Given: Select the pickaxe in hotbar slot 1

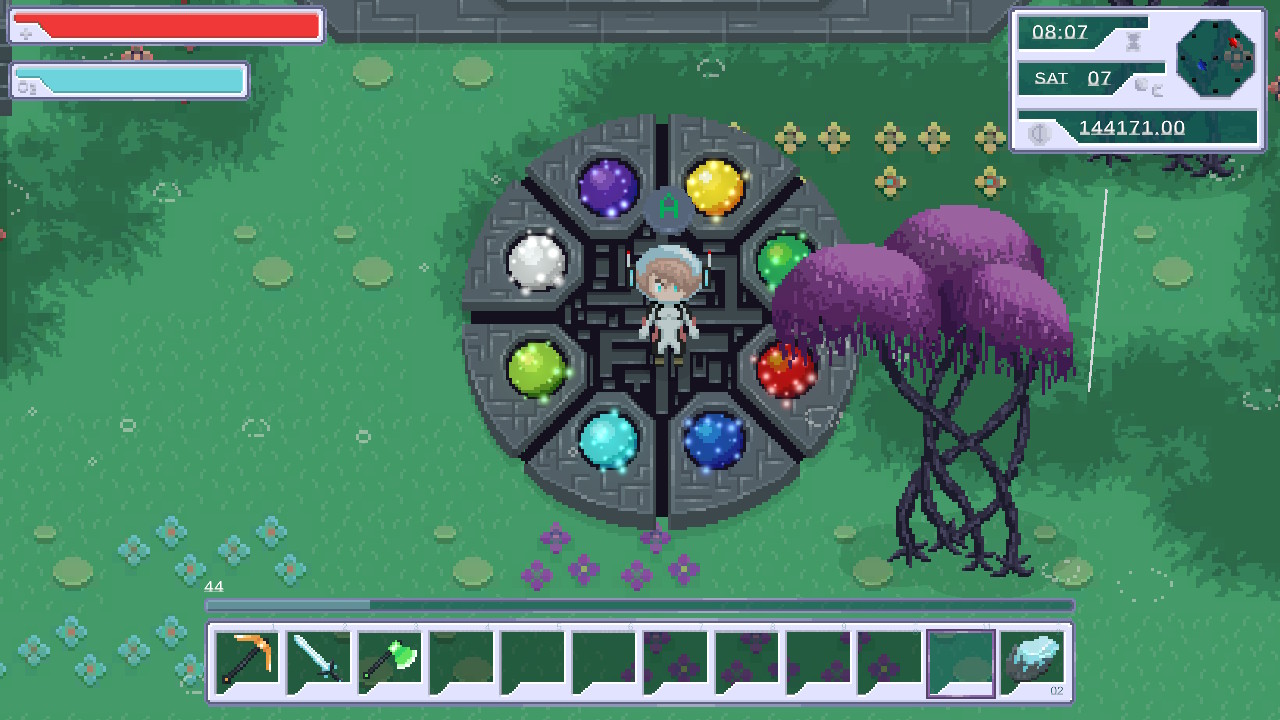Looking at the screenshot, I should [246, 660].
